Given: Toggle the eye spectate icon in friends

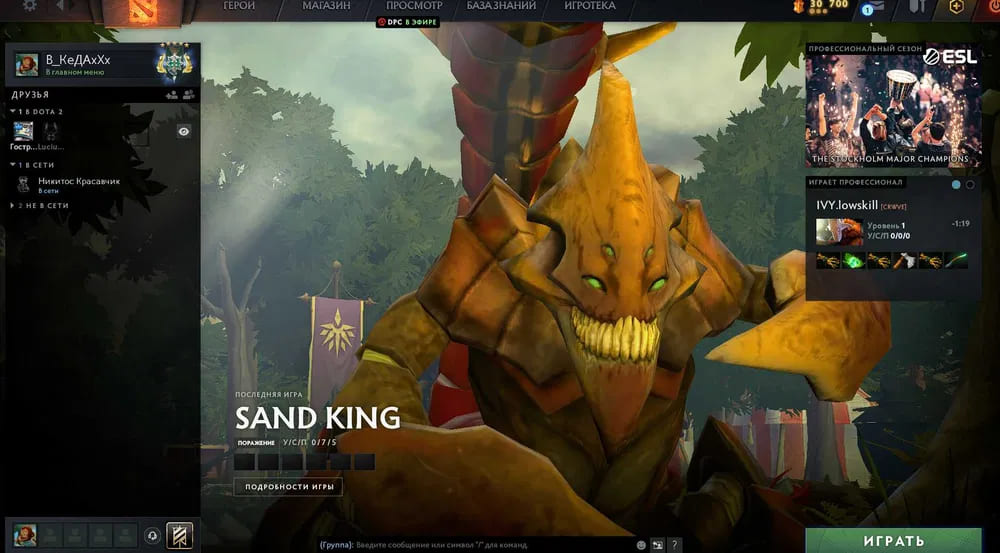Looking at the screenshot, I should (x=184, y=131).
